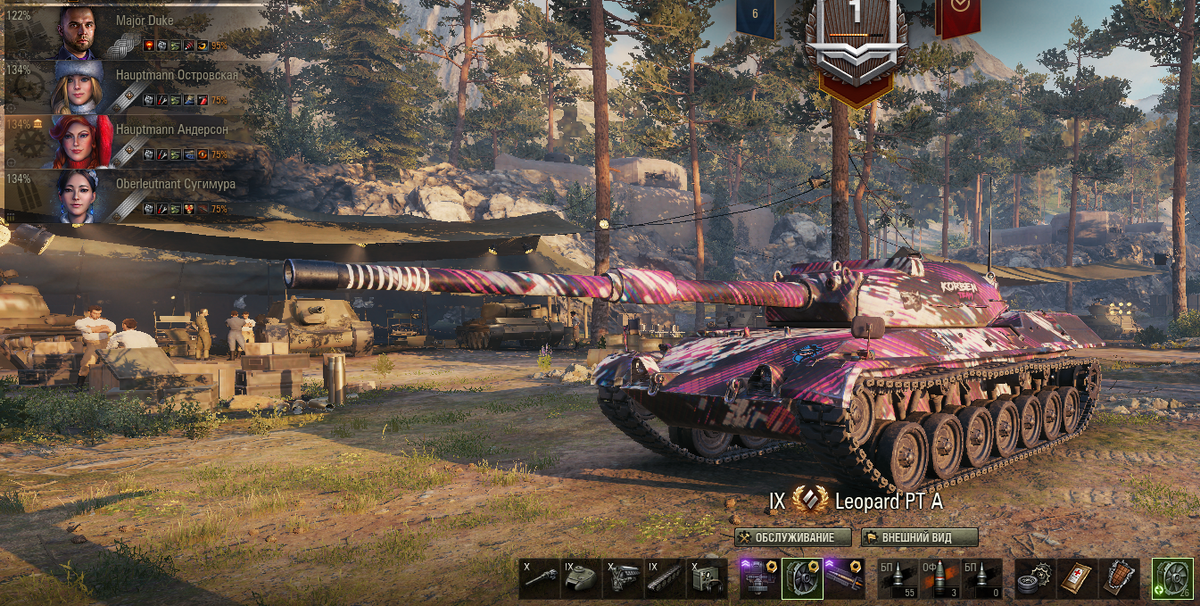Open the tier IX turret module slot
The width and height of the screenshot is (1200, 606).
[x=581, y=579]
